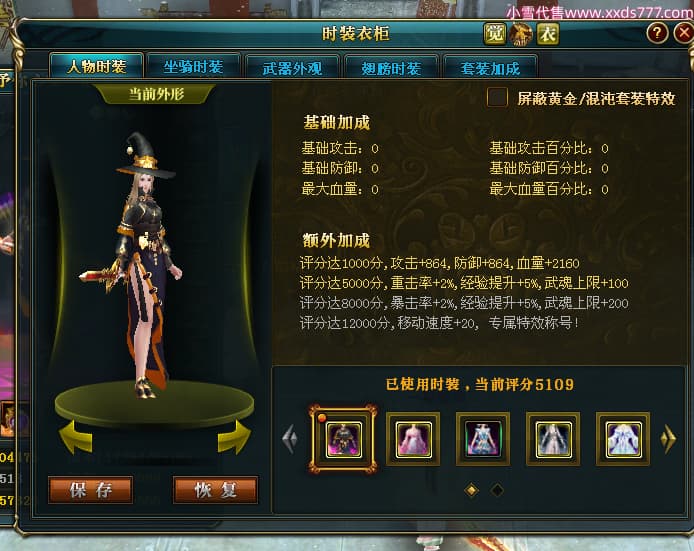
Task: Go to the previous page of outfits
Action: [x=289, y=439]
